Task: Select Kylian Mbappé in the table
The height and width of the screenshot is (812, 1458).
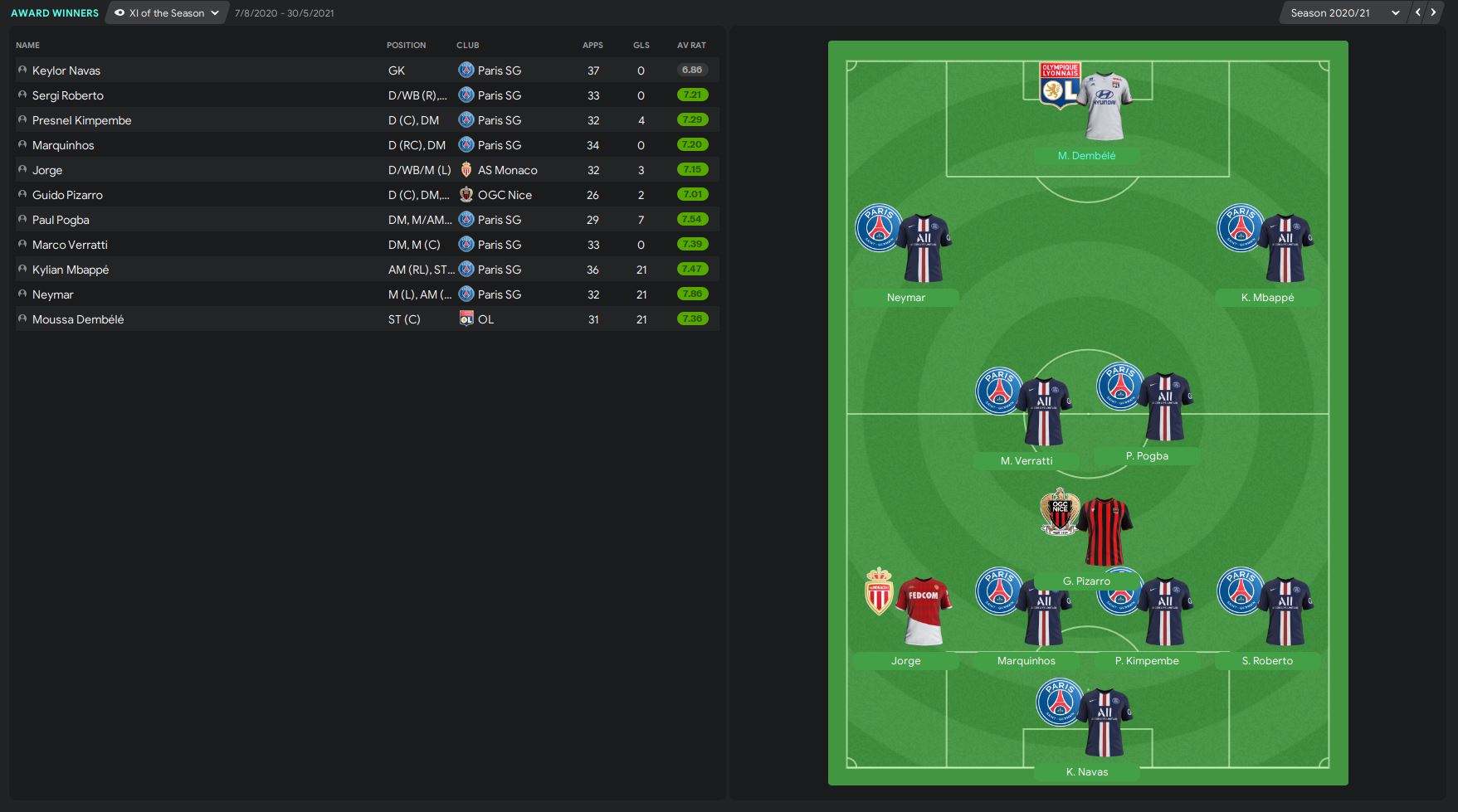Action: [71, 270]
